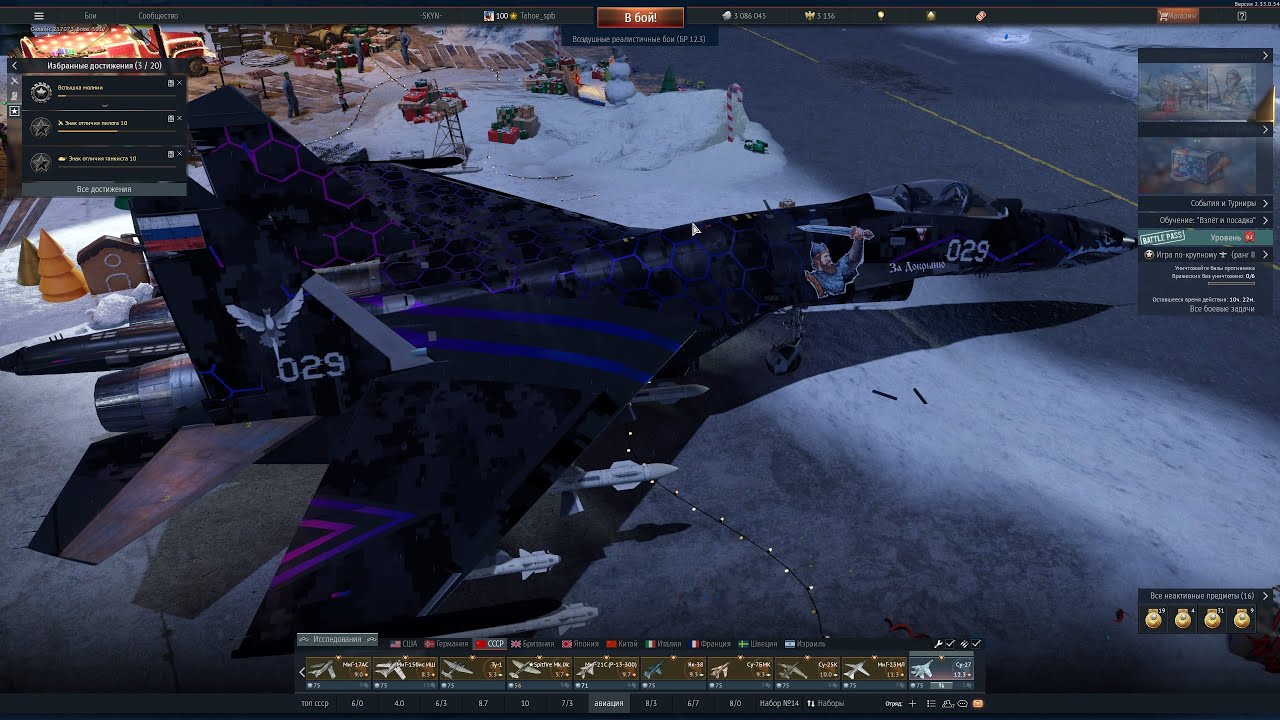Open the «Наборы» presets list

[826, 703]
